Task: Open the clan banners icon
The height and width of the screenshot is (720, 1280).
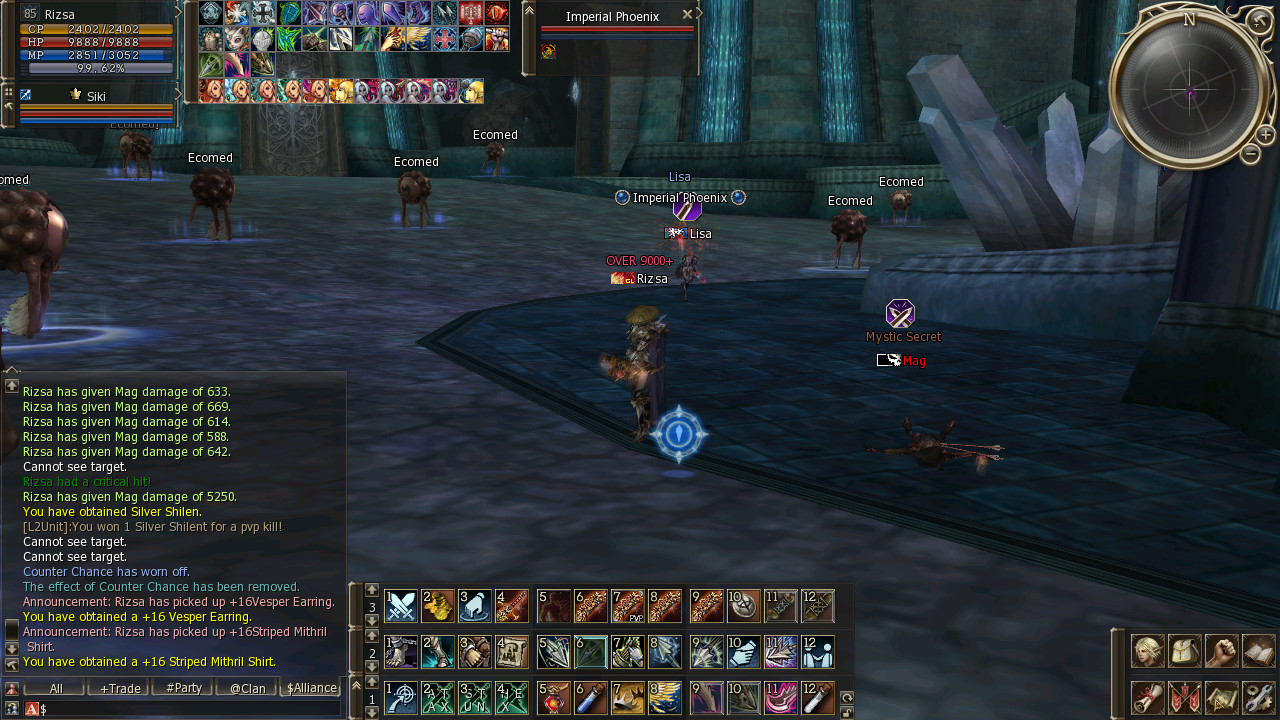Action: [1184, 697]
